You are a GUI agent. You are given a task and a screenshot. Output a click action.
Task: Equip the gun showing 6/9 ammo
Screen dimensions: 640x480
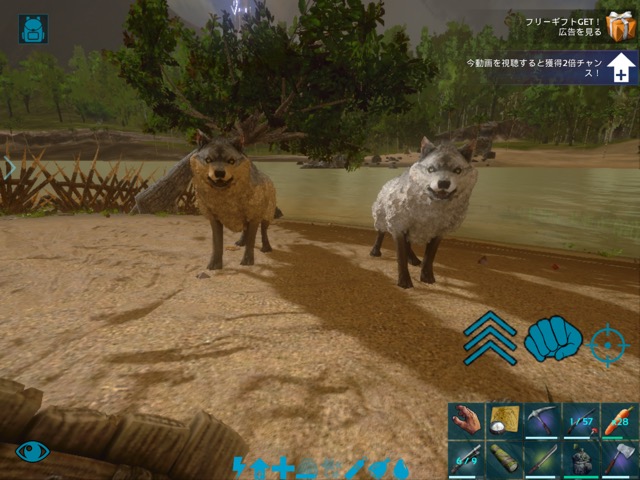point(467,459)
